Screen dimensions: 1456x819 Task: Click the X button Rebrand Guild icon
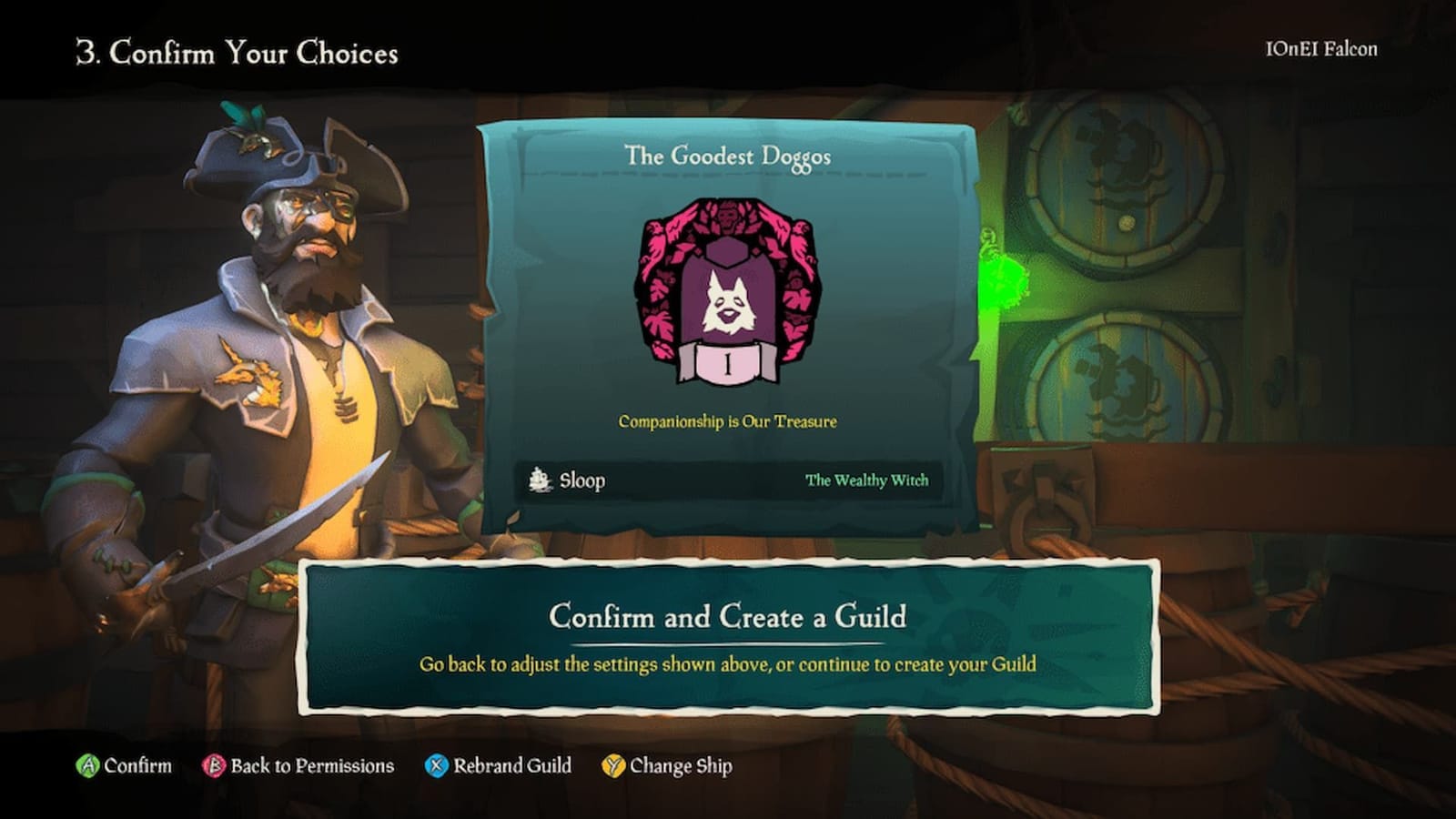[x=436, y=766]
